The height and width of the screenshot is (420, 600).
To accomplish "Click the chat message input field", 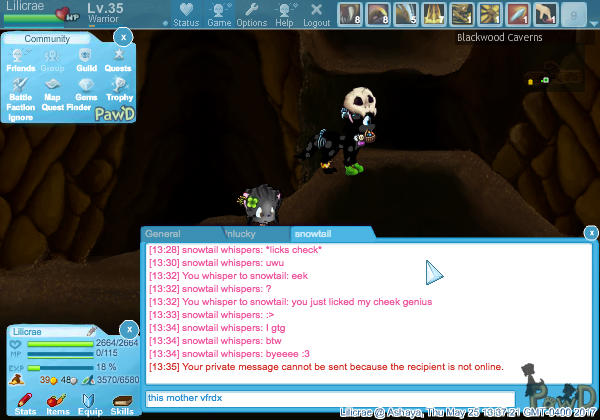I will pos(330,398).
